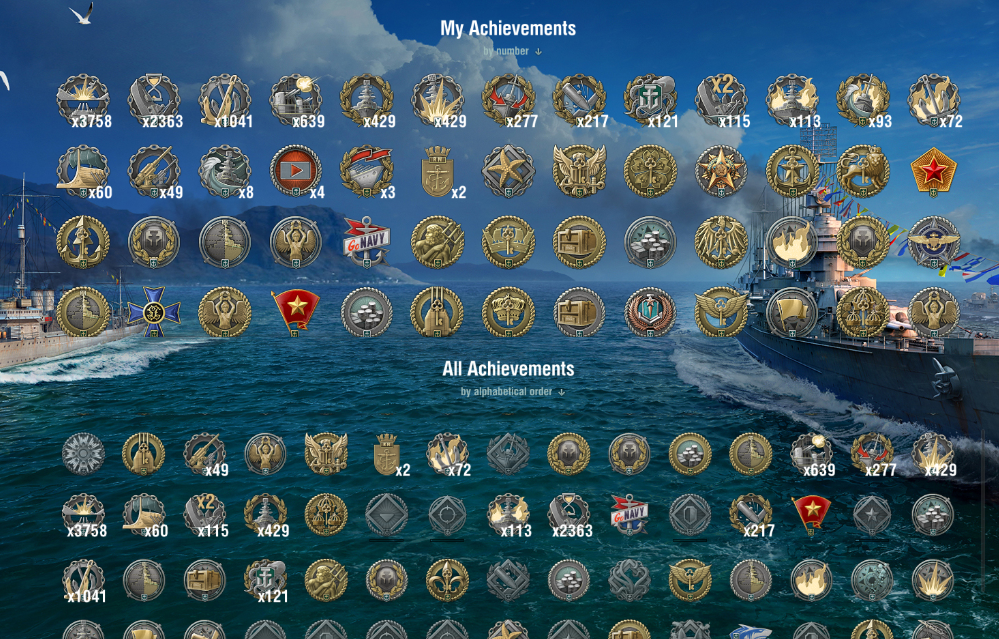Image resolution: width=999 pixels, height=639 pixels.
Task: Select the achievement with the x3 count
Action: 366,171
